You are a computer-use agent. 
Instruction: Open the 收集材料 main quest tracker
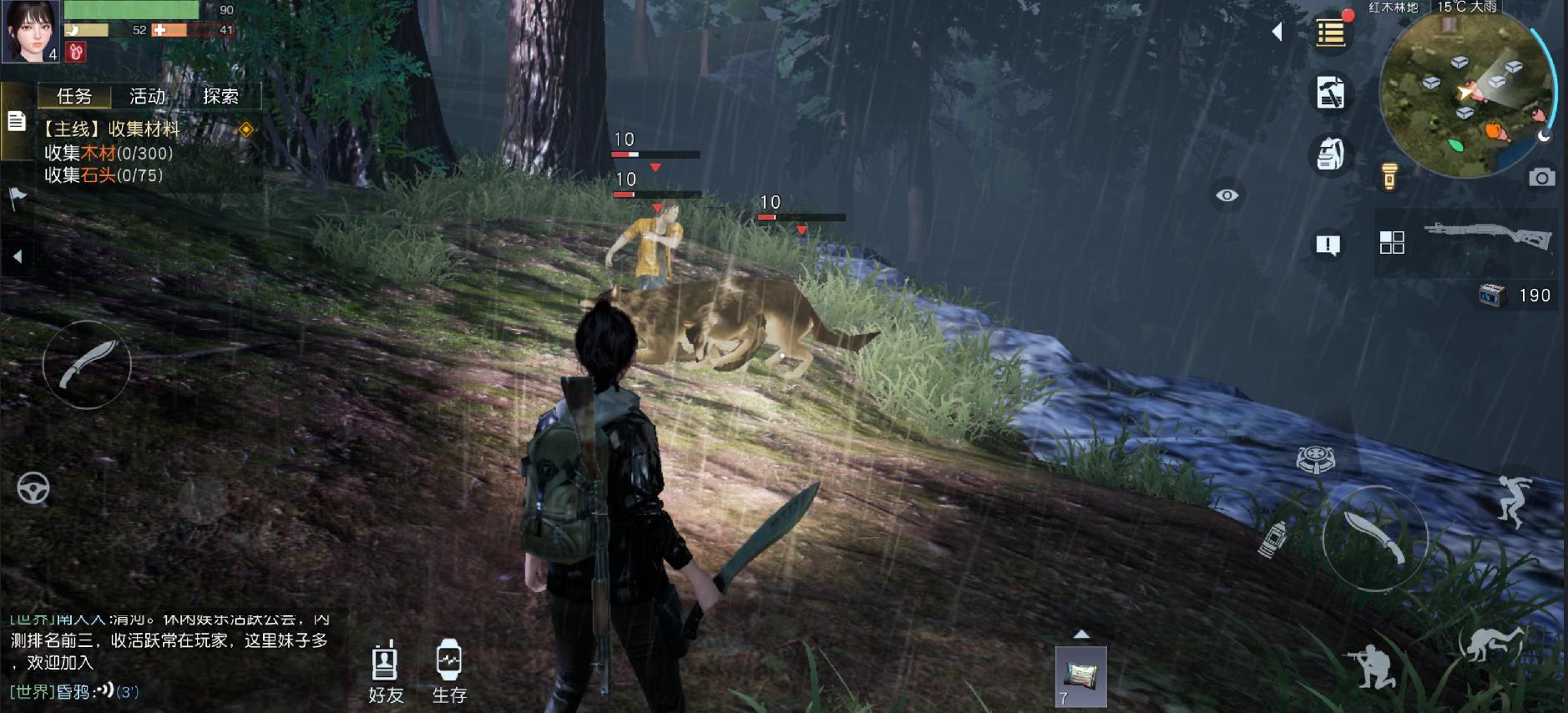point(112,129)
